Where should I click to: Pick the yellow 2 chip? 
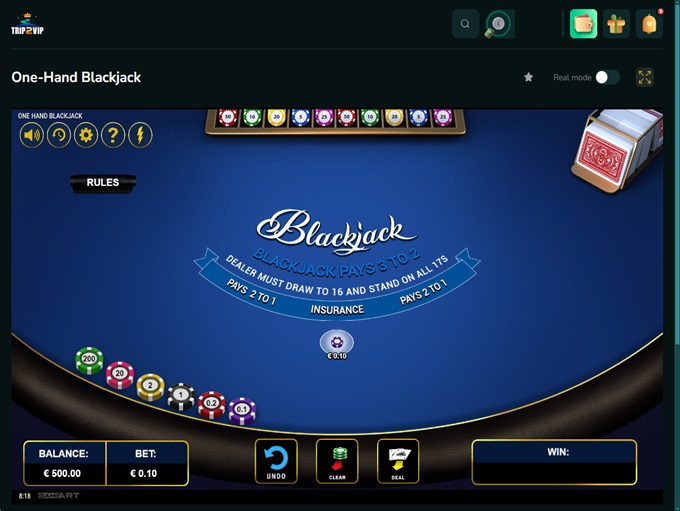pyautogui.click(x=150, y=386)
